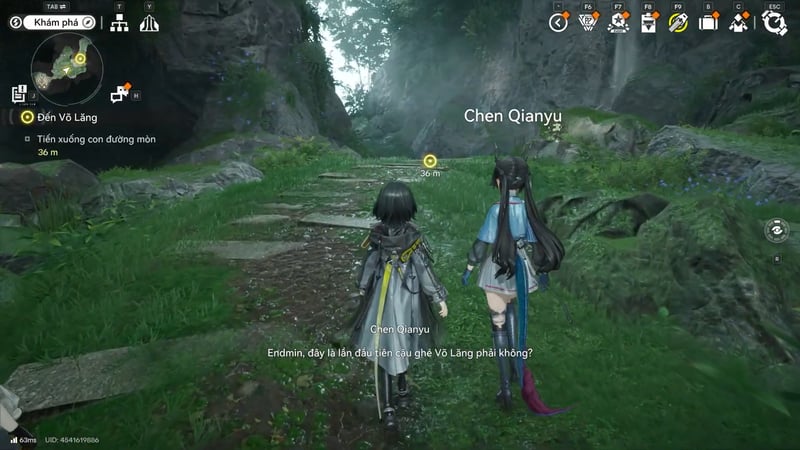Click the yellow objective waypoint marker

(430, 160)
